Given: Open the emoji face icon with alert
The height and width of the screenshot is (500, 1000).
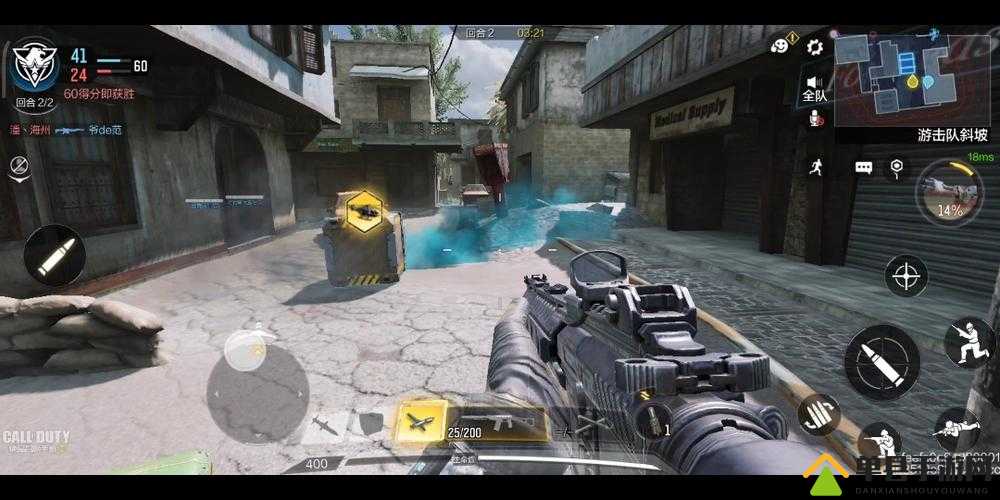Looking at the screenshot, I should click(781, 45).
